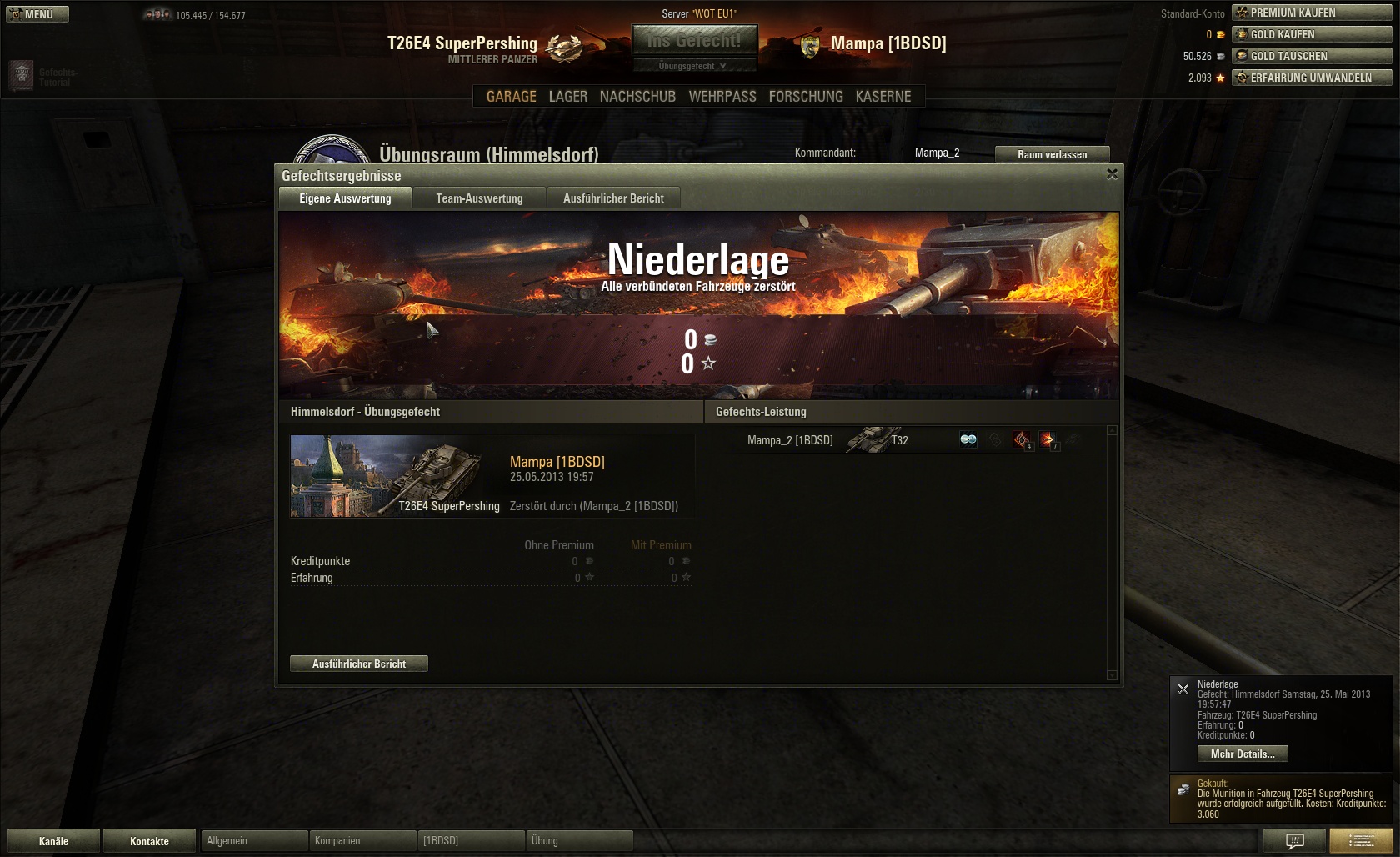Leave the room with Raum verlassen
The width and height of the screenshot is (1400, 857).
[x=1052, y=154]
